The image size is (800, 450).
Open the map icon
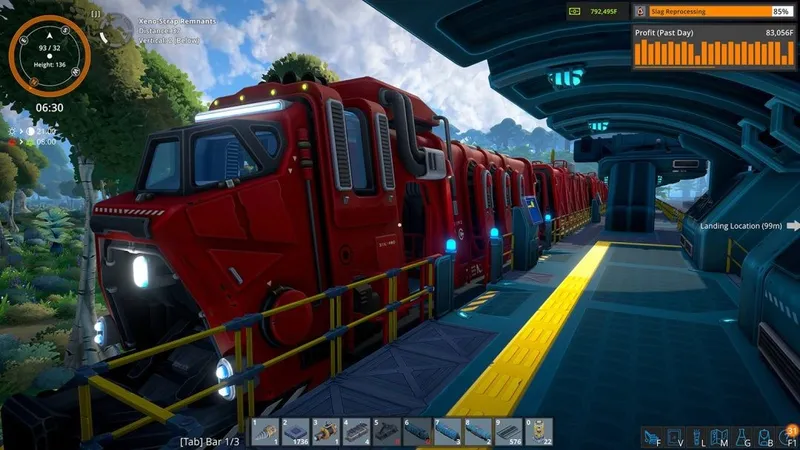click(719, 436)
